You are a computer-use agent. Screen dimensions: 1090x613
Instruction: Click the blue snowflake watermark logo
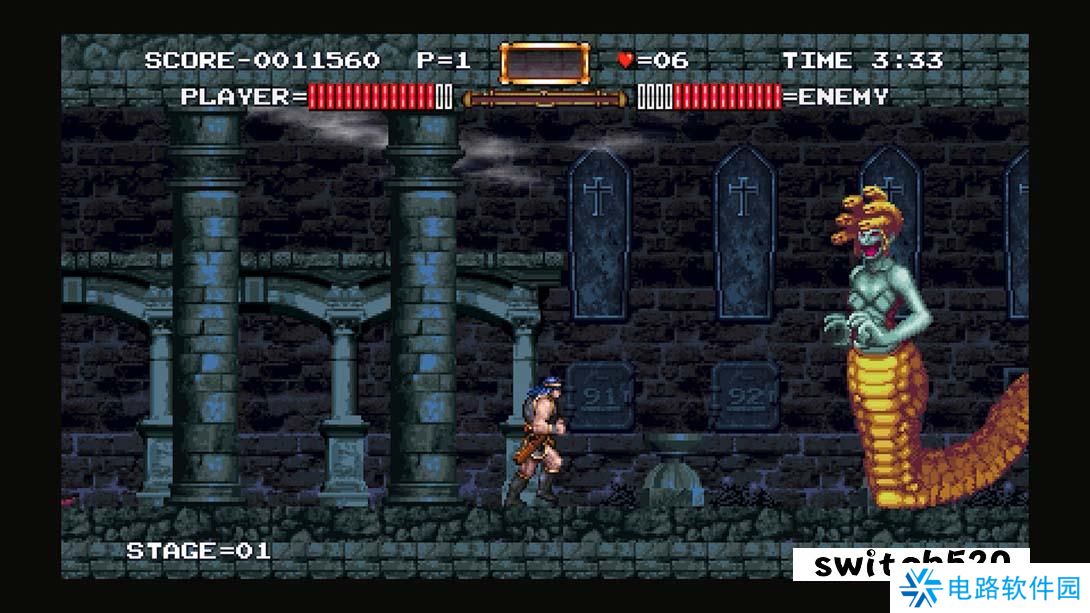coord(917,589)
